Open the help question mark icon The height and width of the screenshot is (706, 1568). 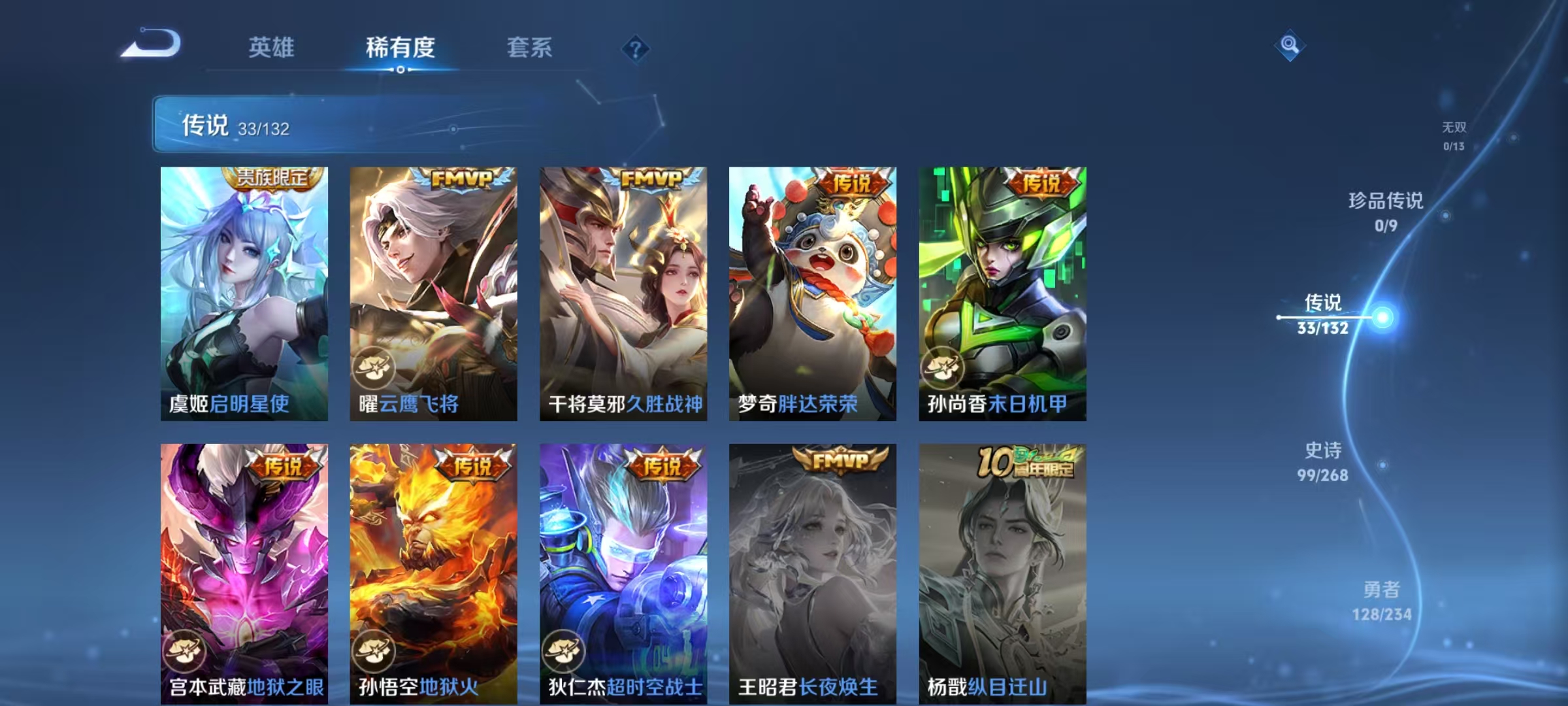click(636, 49)
